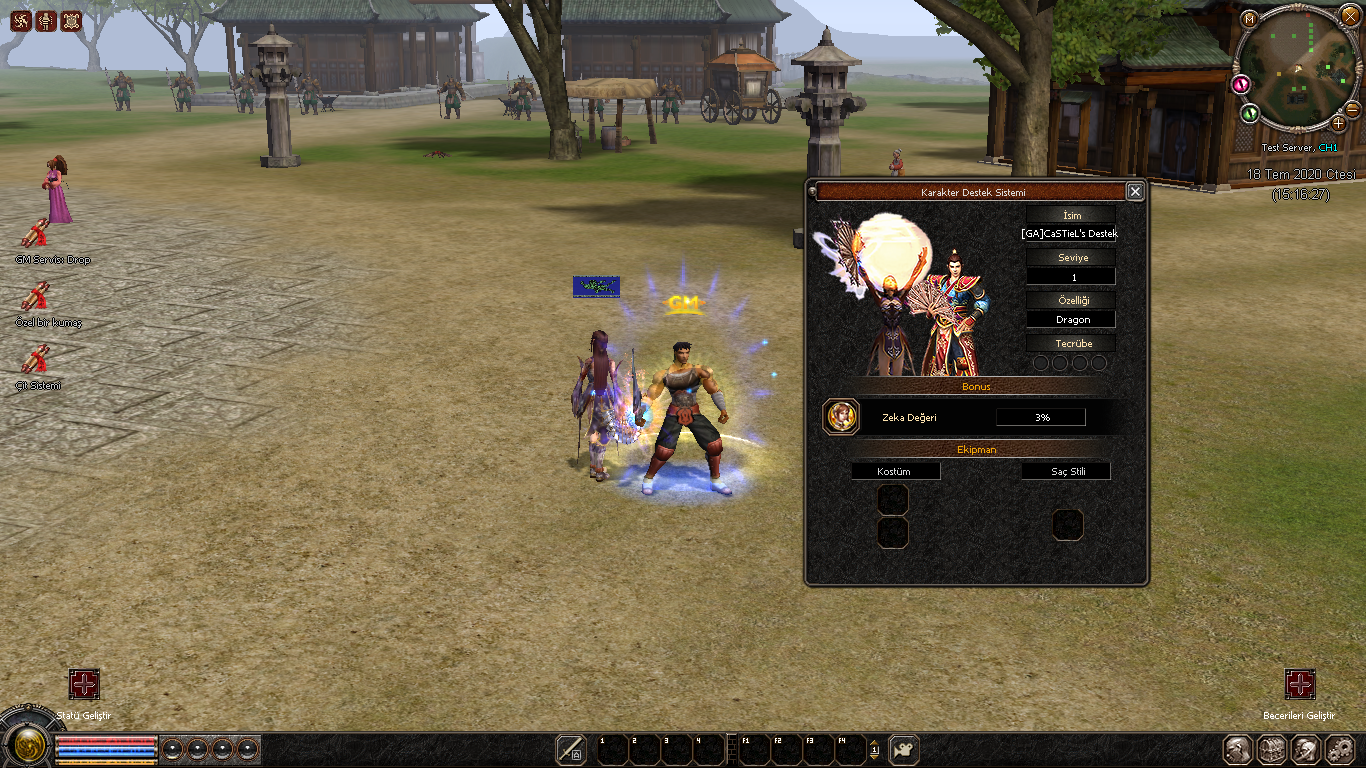Open the inventory chest icon
This screenshot has width=1366, height=768.
point(1272,749)
